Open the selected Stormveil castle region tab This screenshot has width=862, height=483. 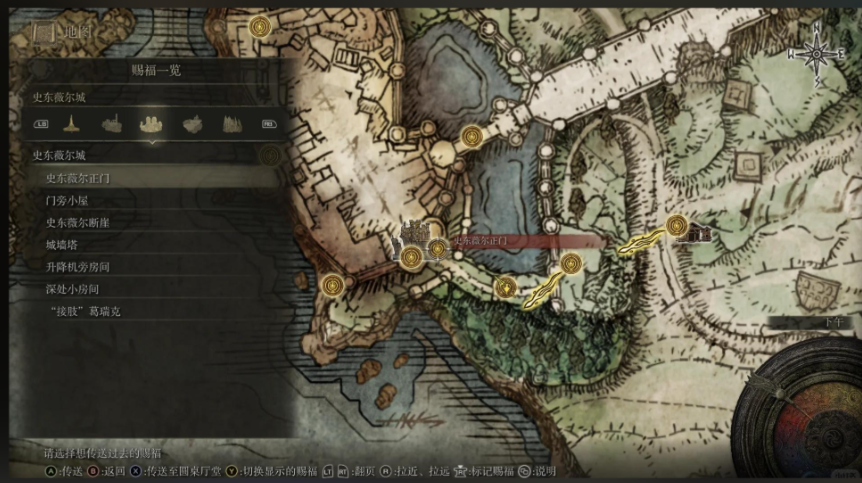(x=152, y=124)
